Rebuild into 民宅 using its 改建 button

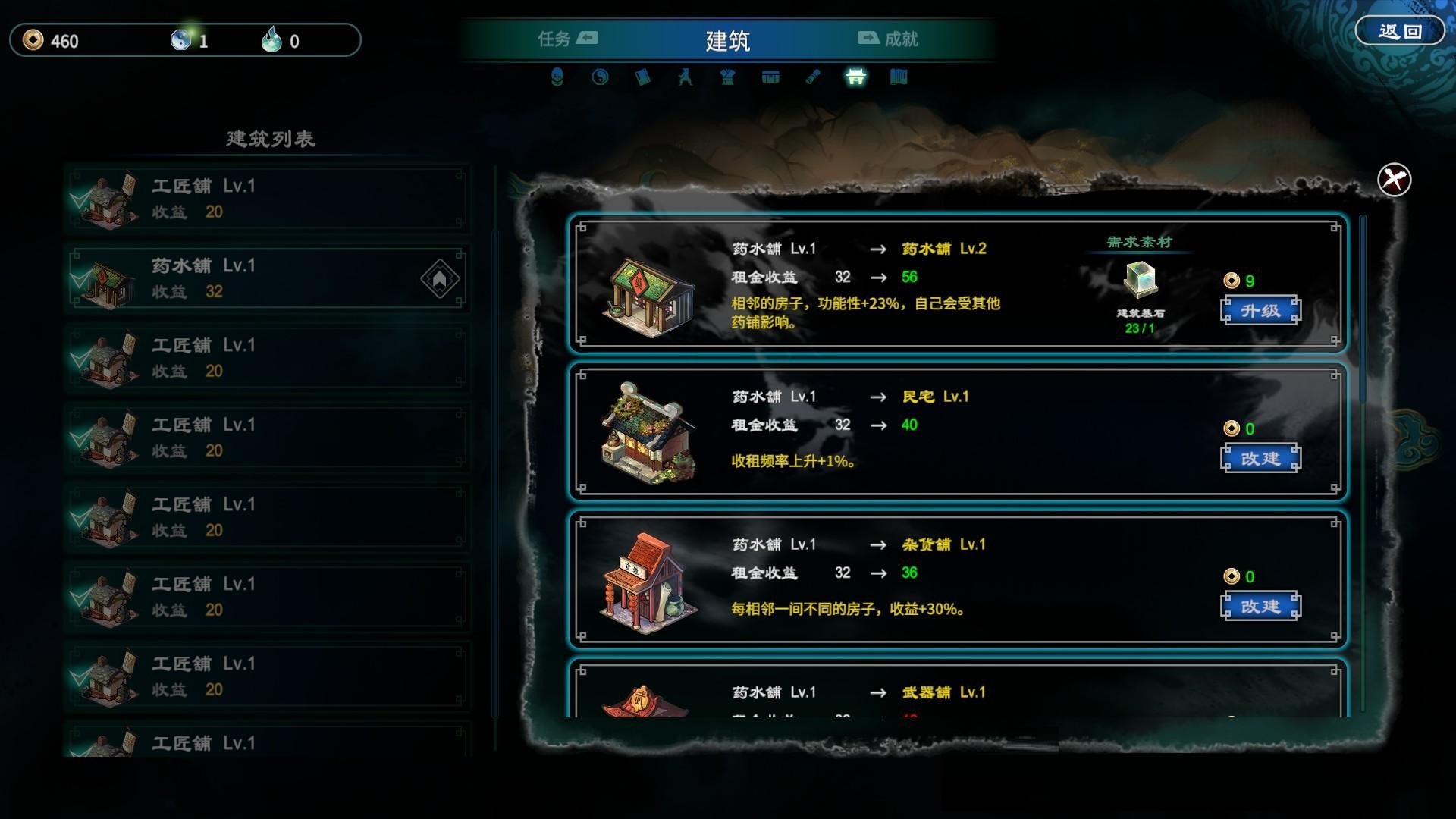point(1260,458)
